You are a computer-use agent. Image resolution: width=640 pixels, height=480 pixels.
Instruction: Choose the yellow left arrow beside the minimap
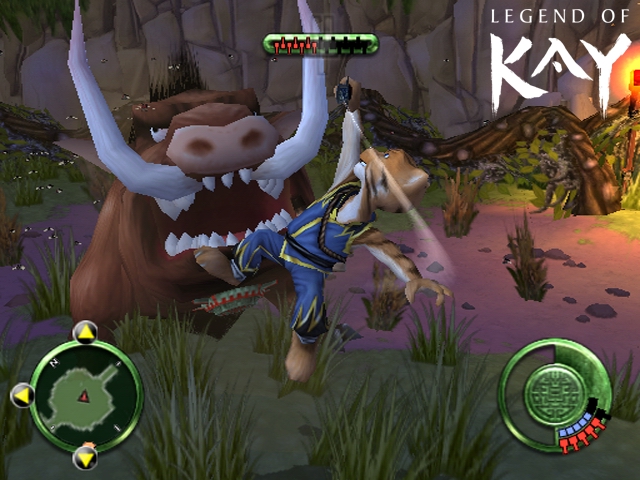coord(22,397)
